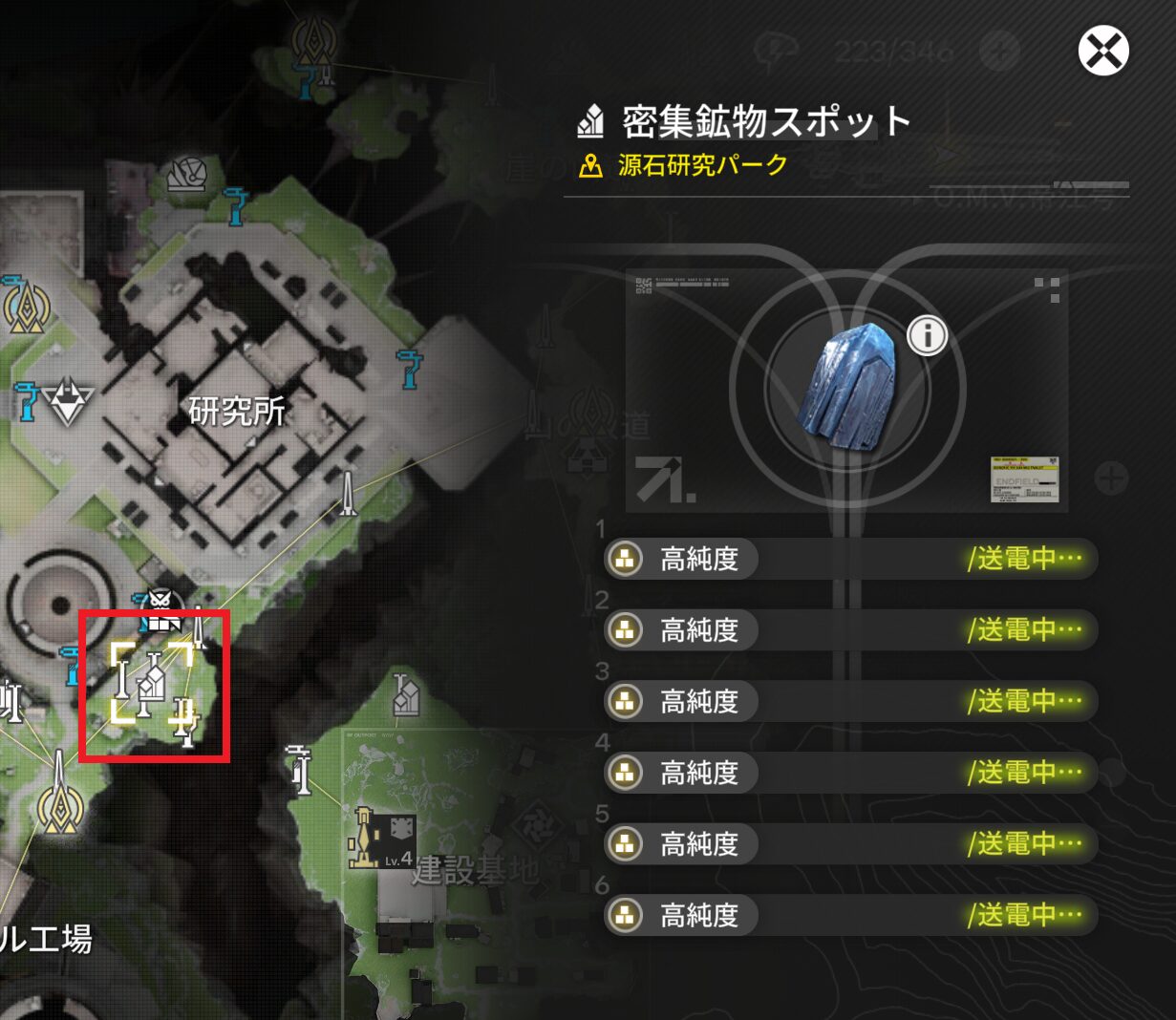Click the downward-triangle diamond map marker
The width and height of the screenshot is (1176, 1020).
tap(66, 401)
